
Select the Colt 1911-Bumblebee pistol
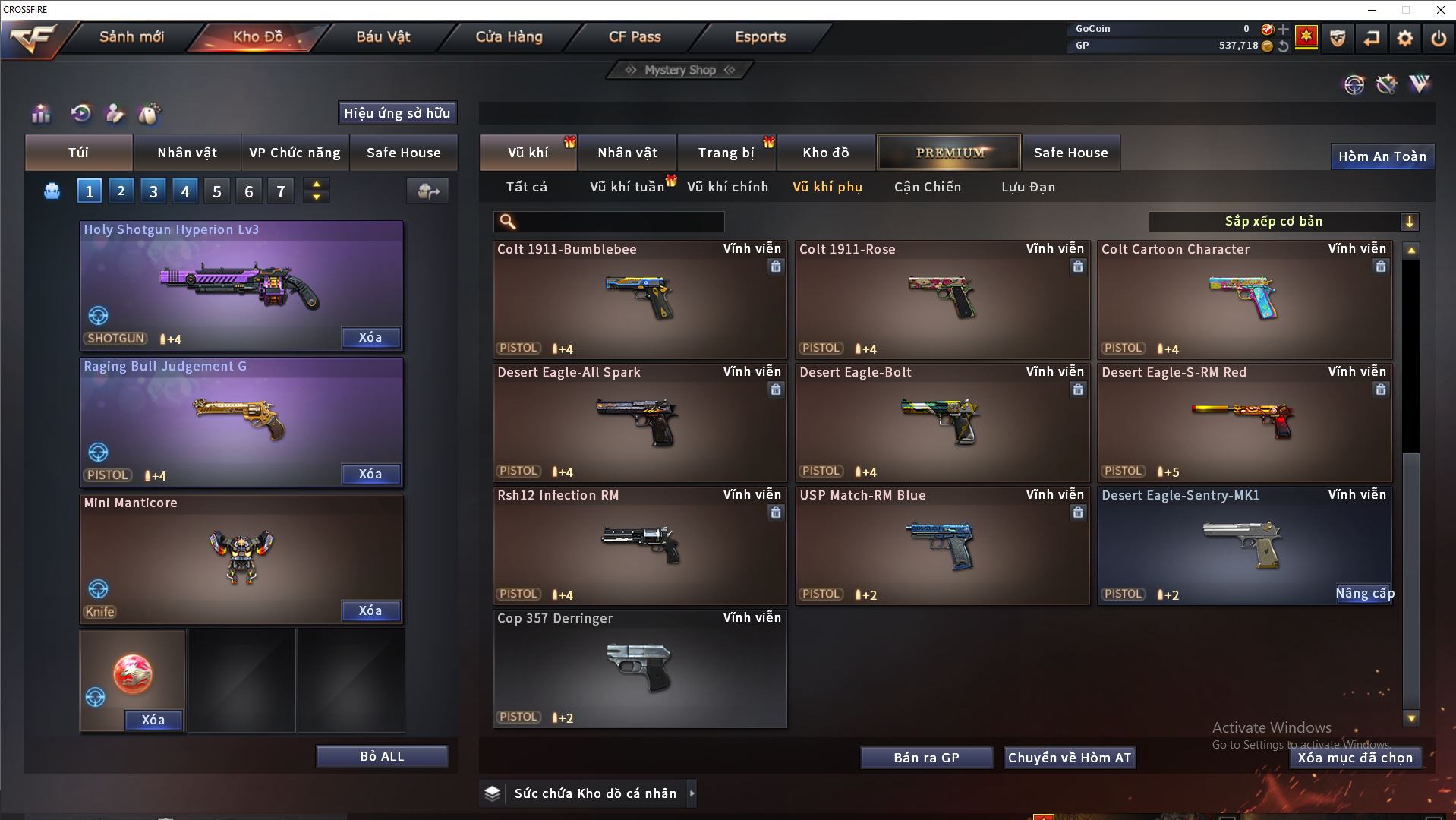[x=639, y=299]
